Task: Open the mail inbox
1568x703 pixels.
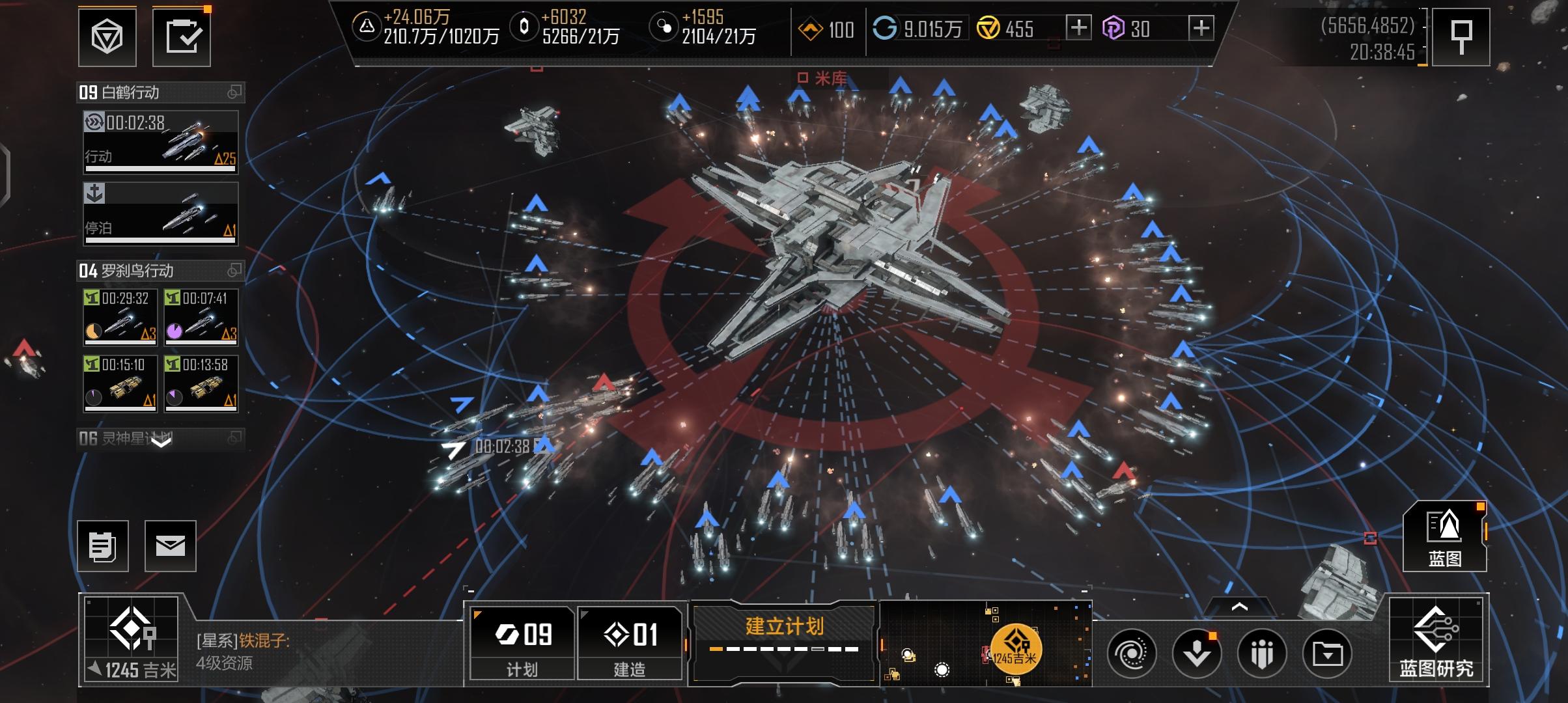Action: 171,546
